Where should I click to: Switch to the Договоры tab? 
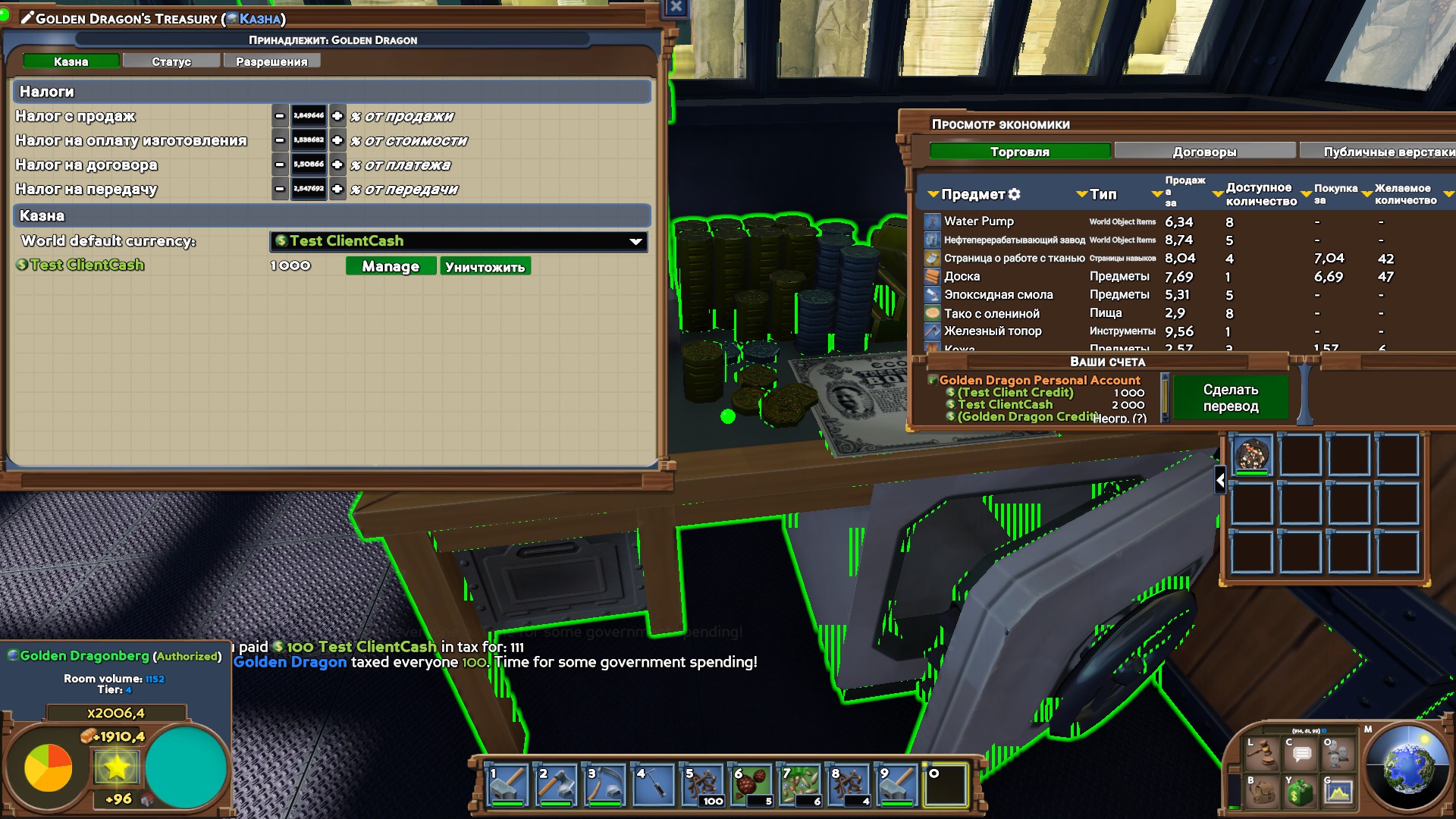1204,152
